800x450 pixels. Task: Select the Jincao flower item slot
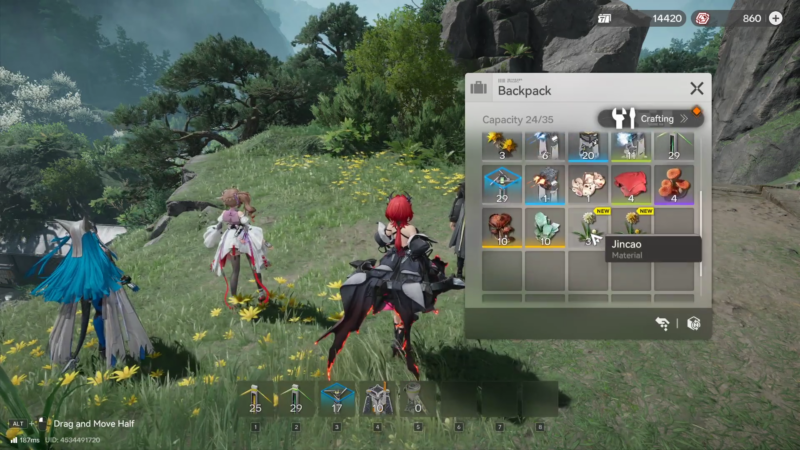coord(588,227)
